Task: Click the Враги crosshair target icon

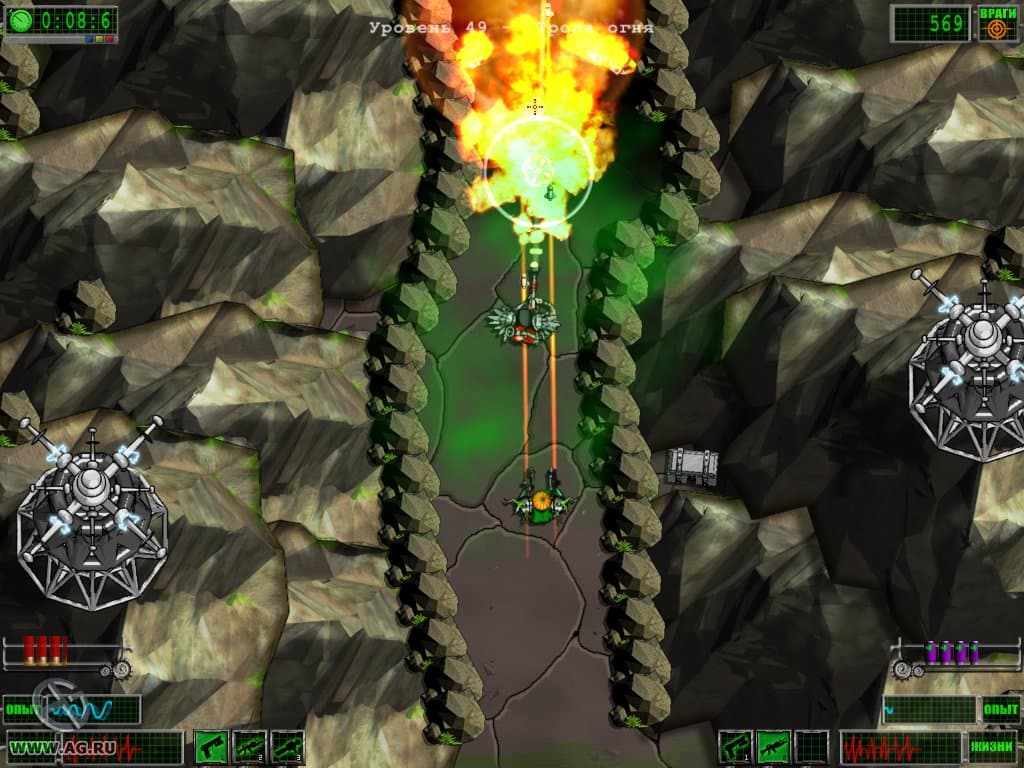Action: point(996,30)
